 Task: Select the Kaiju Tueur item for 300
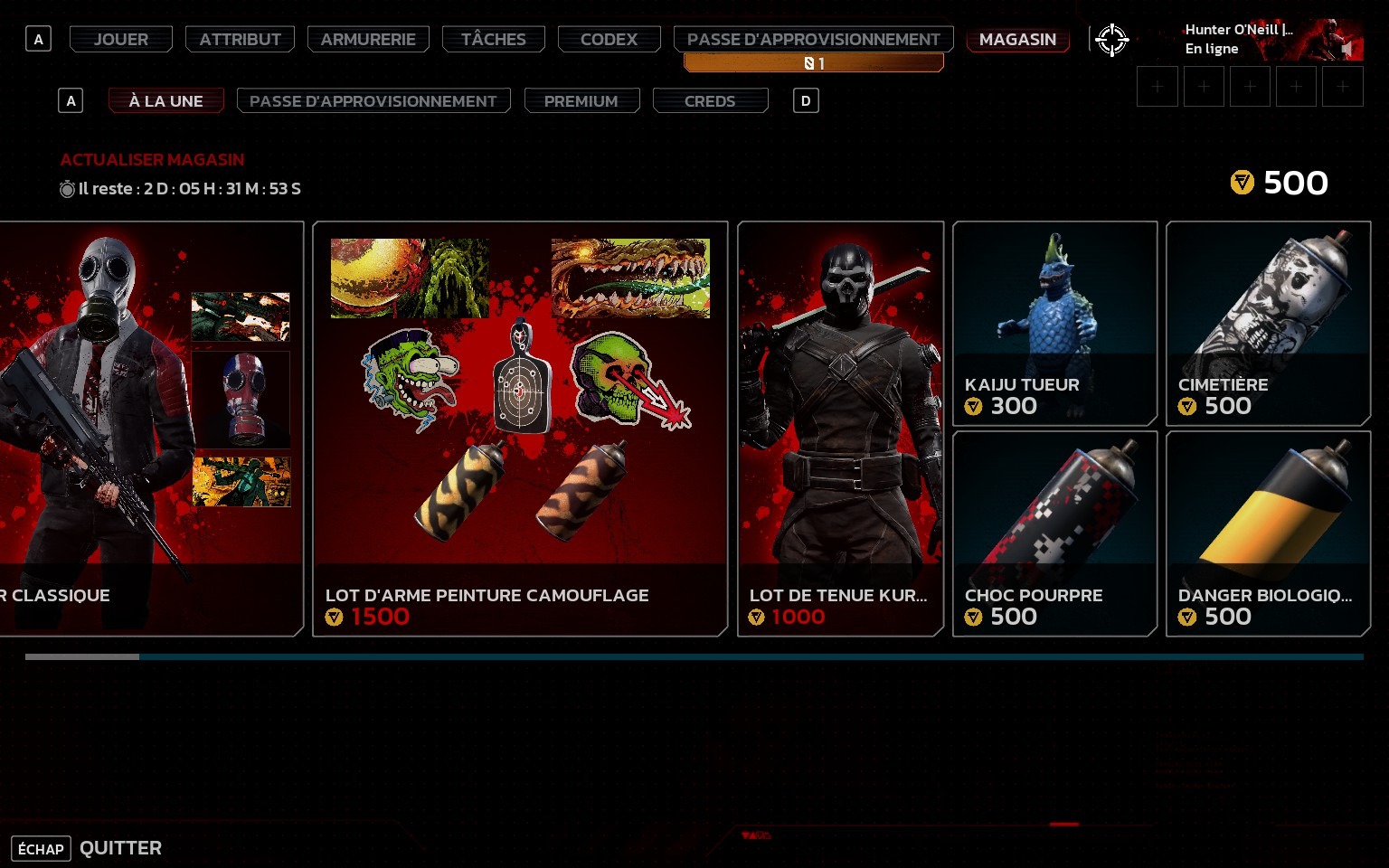pyautogui.click(x=1054, y=323)
